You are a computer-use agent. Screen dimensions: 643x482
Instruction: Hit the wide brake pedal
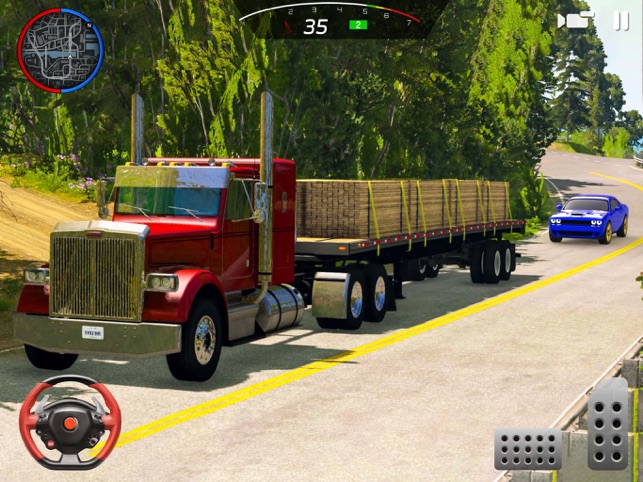tap(528, 449)
